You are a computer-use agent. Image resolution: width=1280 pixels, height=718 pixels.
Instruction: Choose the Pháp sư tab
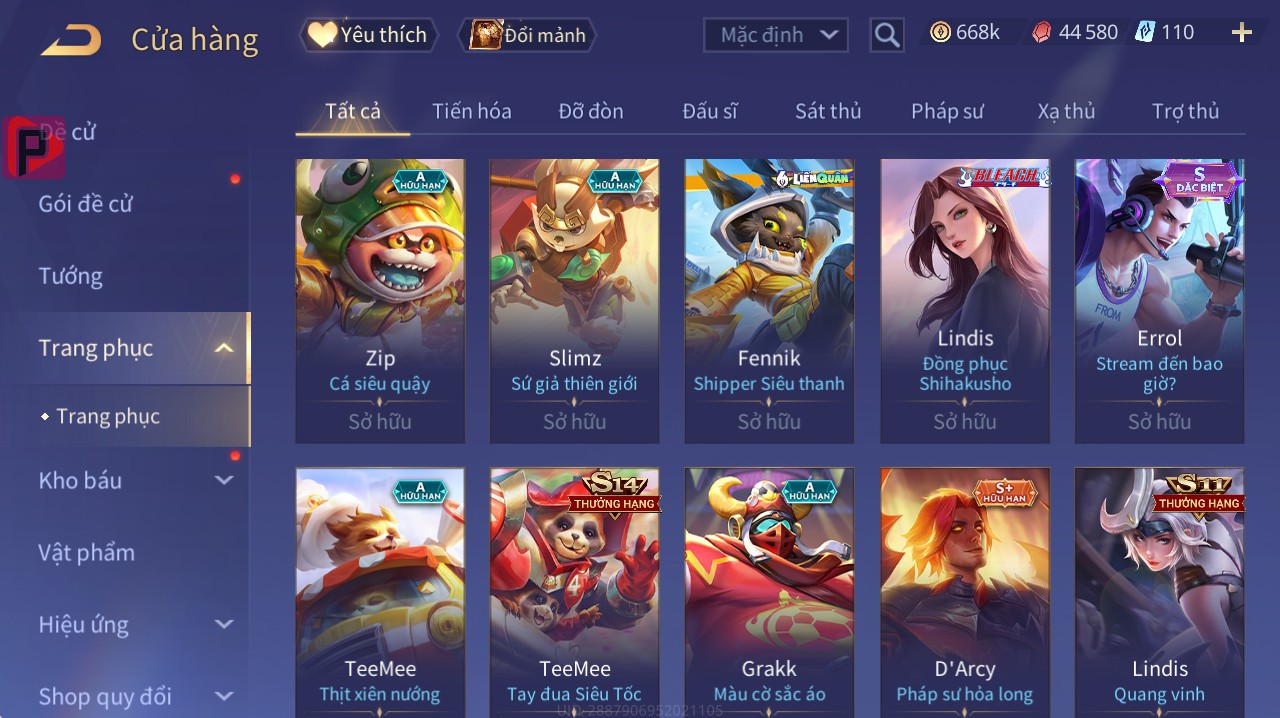[x=947, y=111]
